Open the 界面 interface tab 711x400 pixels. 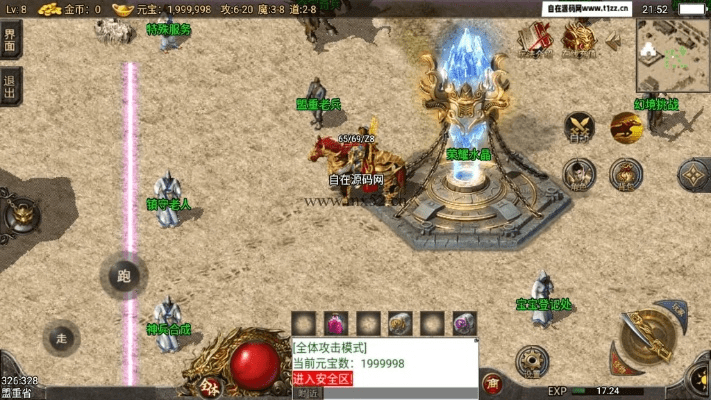10,40
